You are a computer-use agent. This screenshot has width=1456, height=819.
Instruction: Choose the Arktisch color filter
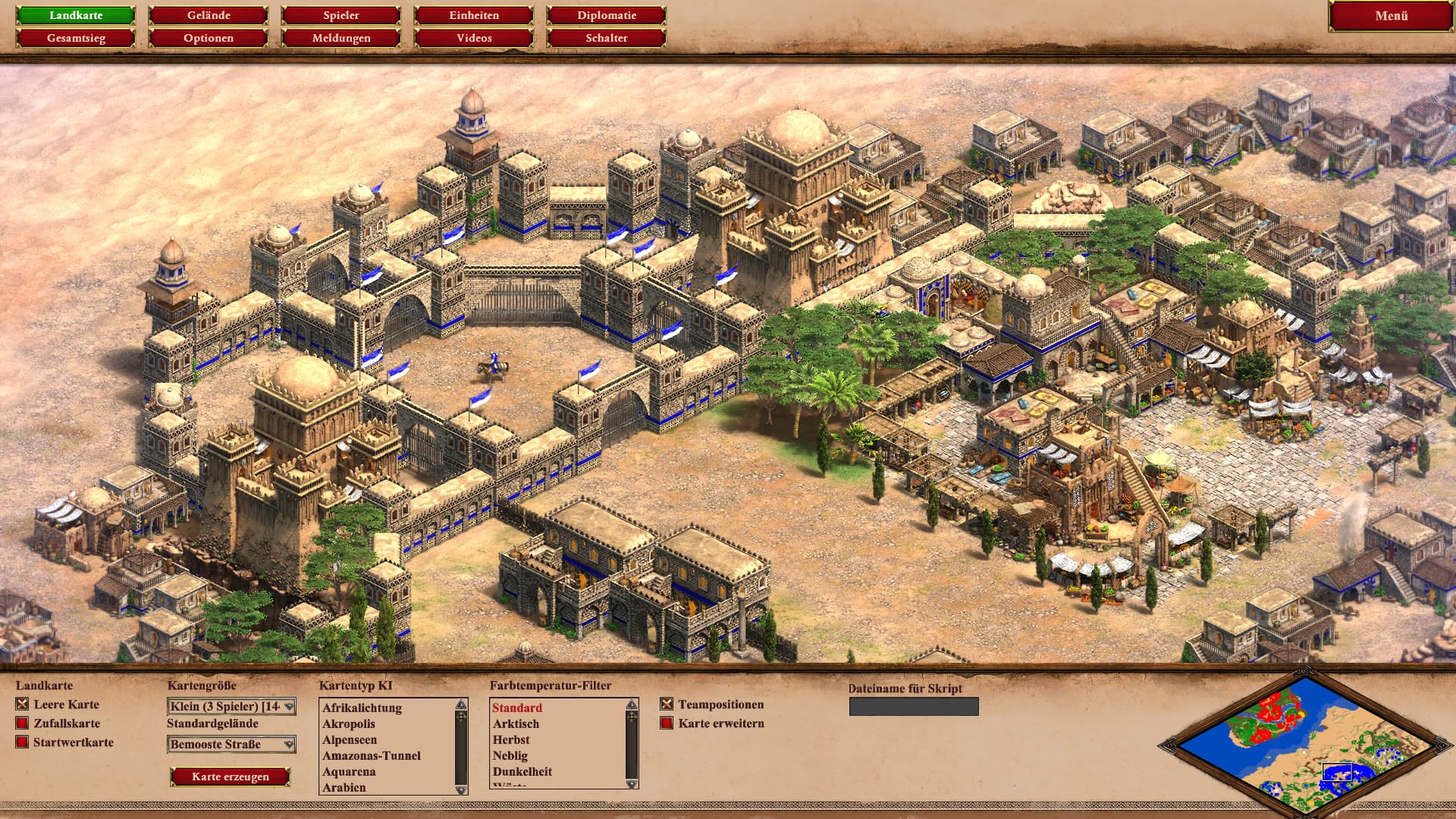pyautogui.click(x=516, y=724)
